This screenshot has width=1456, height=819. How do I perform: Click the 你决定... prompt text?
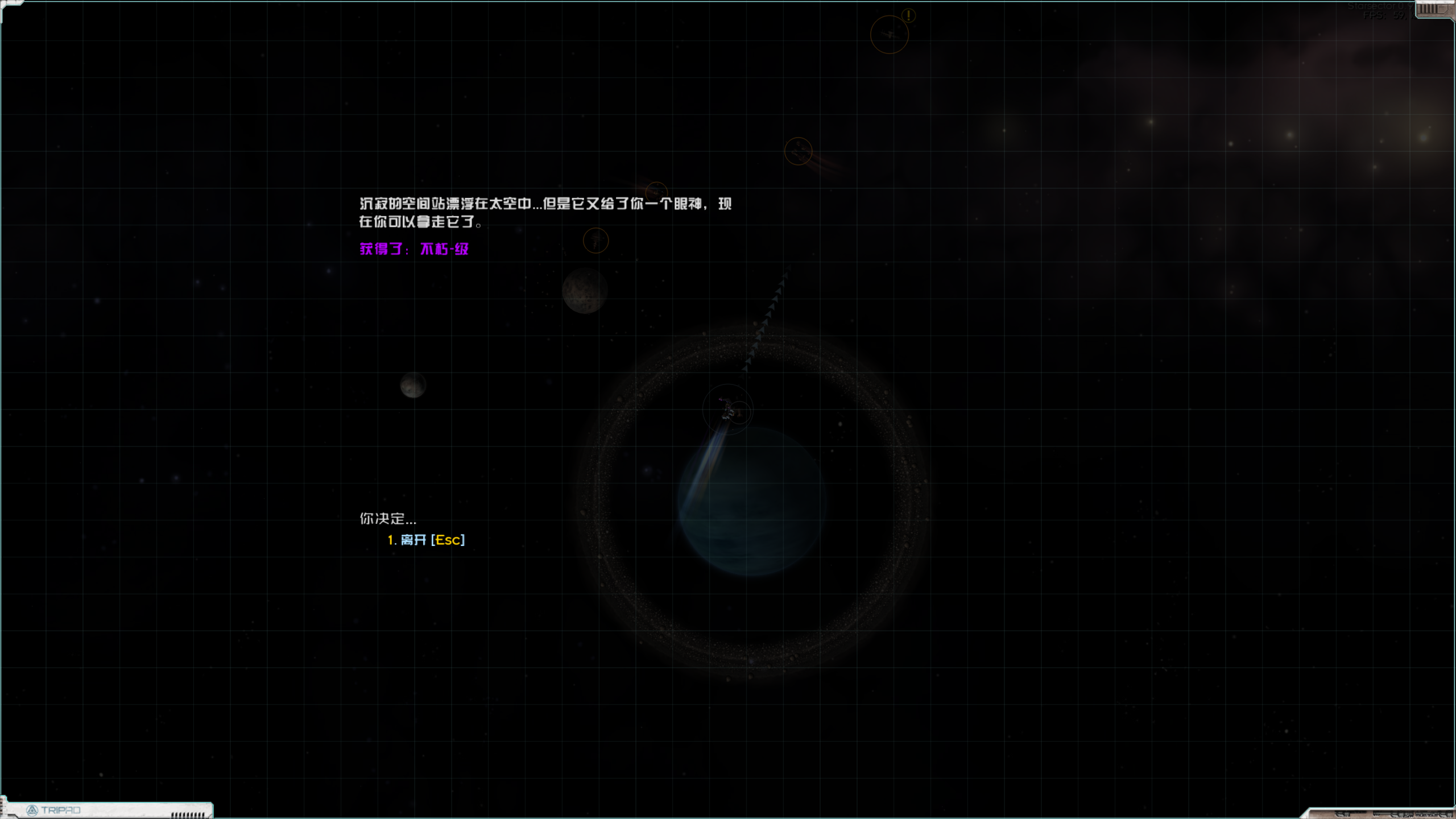(x=388, y=519)
